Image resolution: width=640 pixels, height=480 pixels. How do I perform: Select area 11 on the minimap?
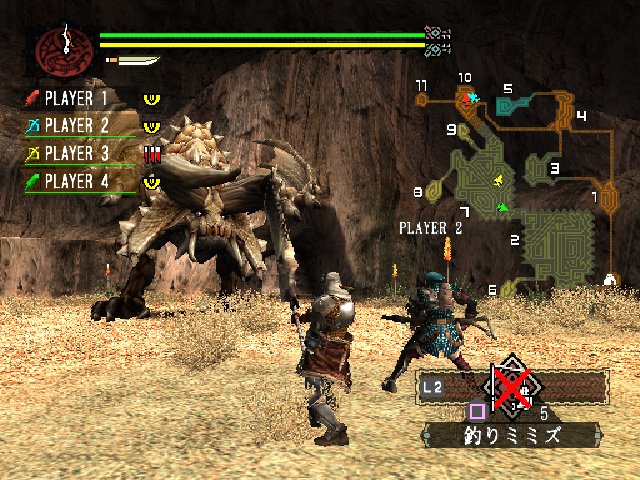coord(423,99)
